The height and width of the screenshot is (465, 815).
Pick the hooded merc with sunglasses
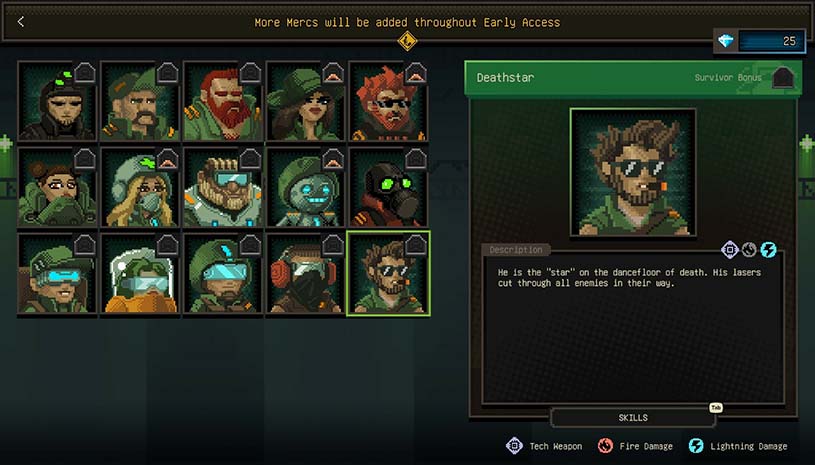57,102
